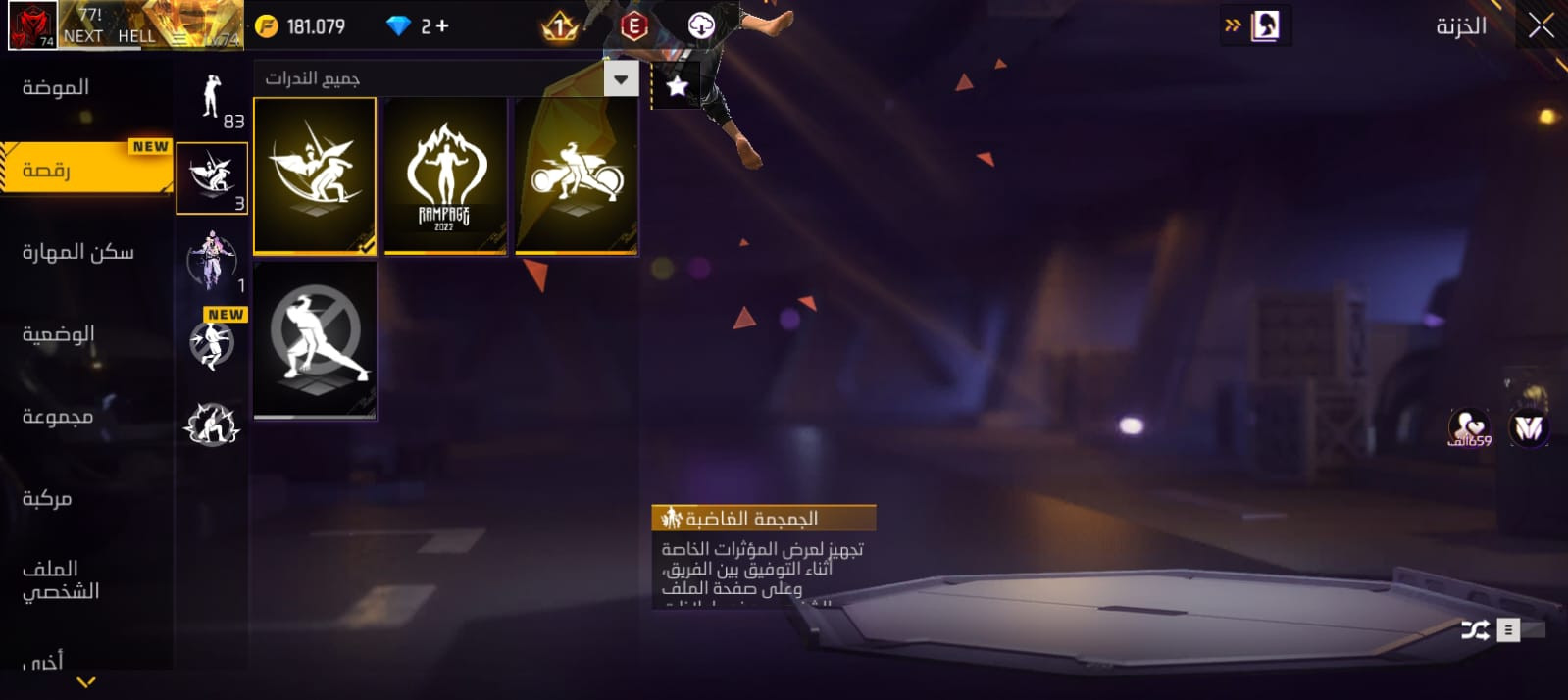Open the red E badge icon
The height and width of the screenshot is (700, 1568).
(x=633, y=26)
